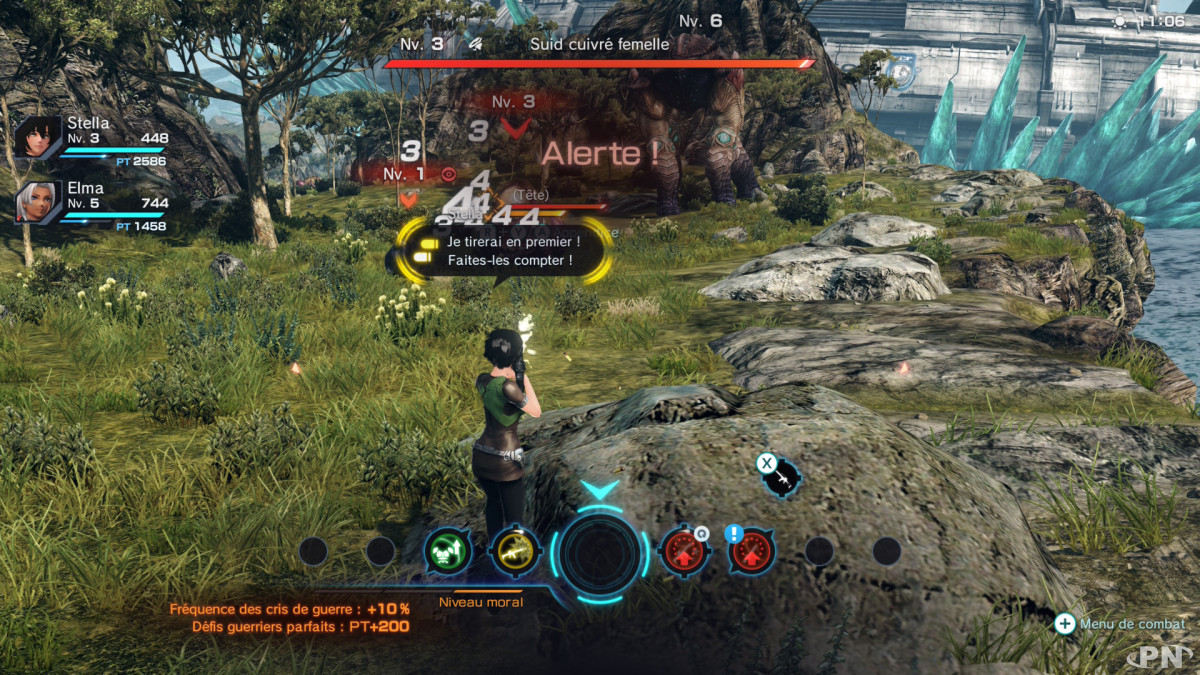Trigger the red art with Q badge

tap(684, 551)
